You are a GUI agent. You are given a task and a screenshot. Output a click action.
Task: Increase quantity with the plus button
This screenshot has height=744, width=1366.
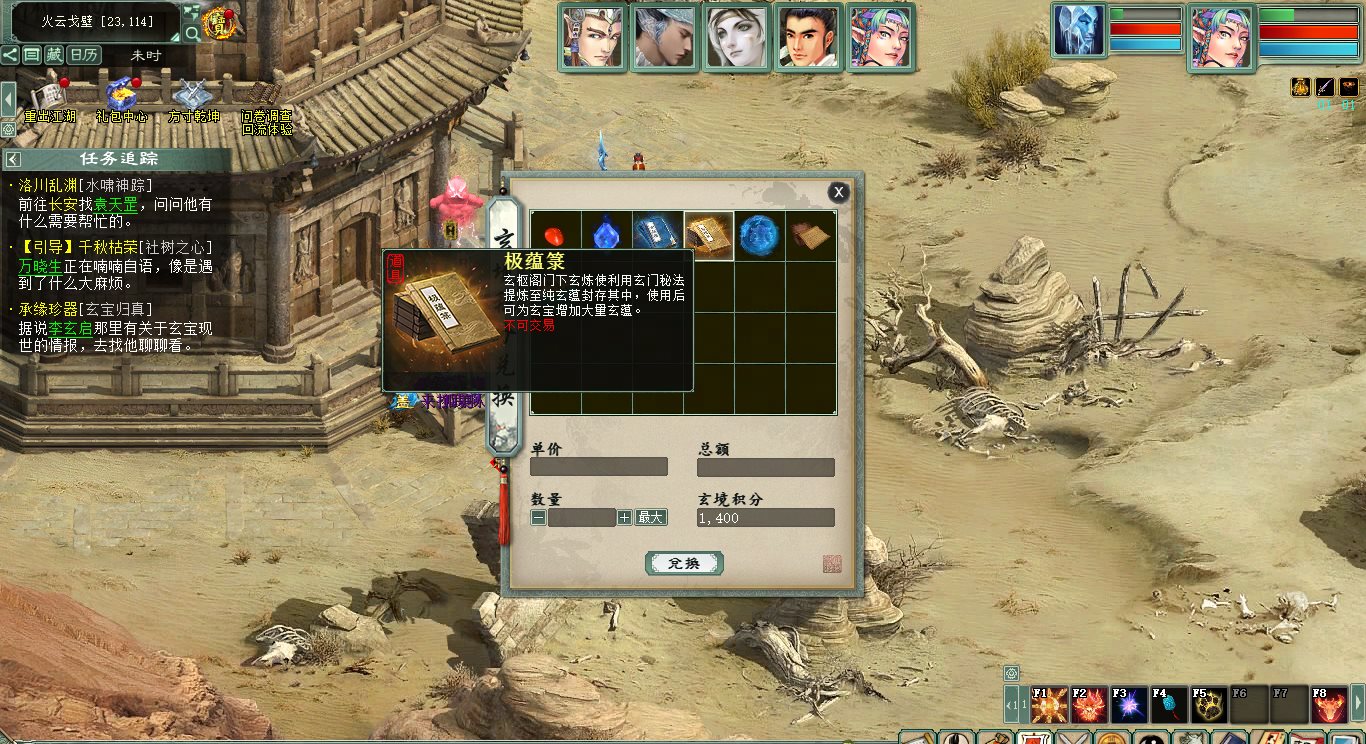click(x=624, y=517)
